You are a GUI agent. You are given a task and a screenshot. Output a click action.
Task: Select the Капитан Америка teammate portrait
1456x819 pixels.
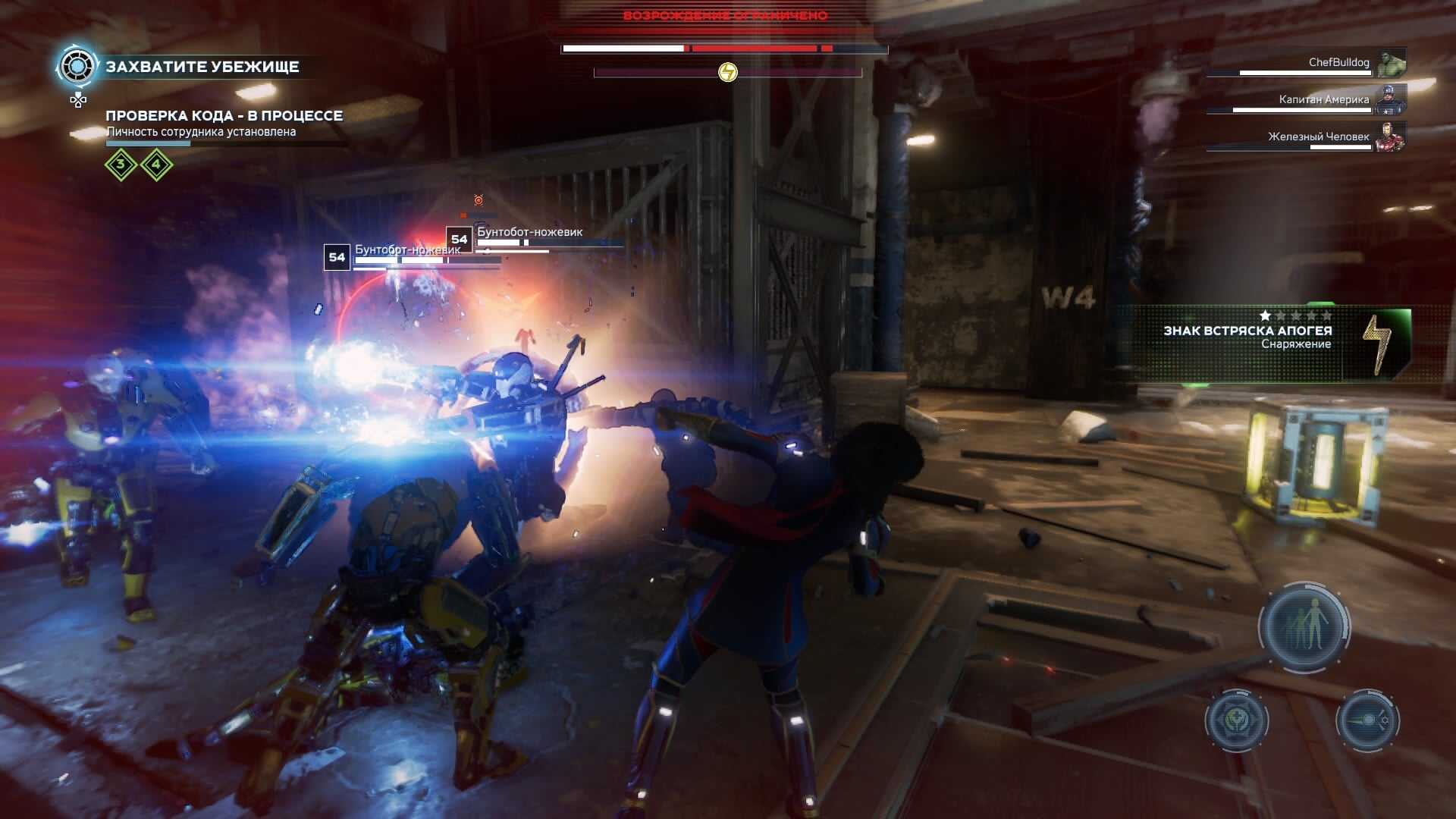pyautogui.click(x=1392, y=99)
